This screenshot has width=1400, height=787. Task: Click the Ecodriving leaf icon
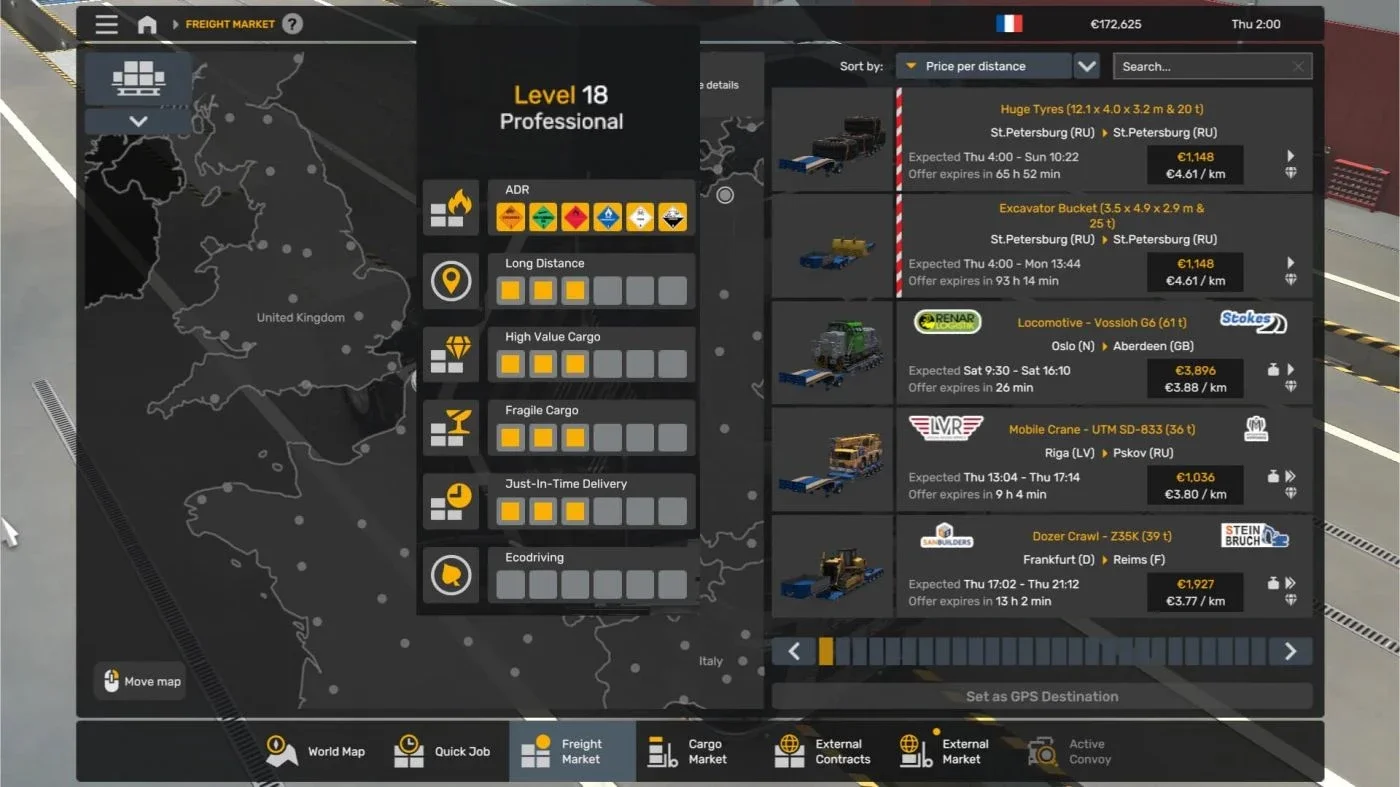451,576
